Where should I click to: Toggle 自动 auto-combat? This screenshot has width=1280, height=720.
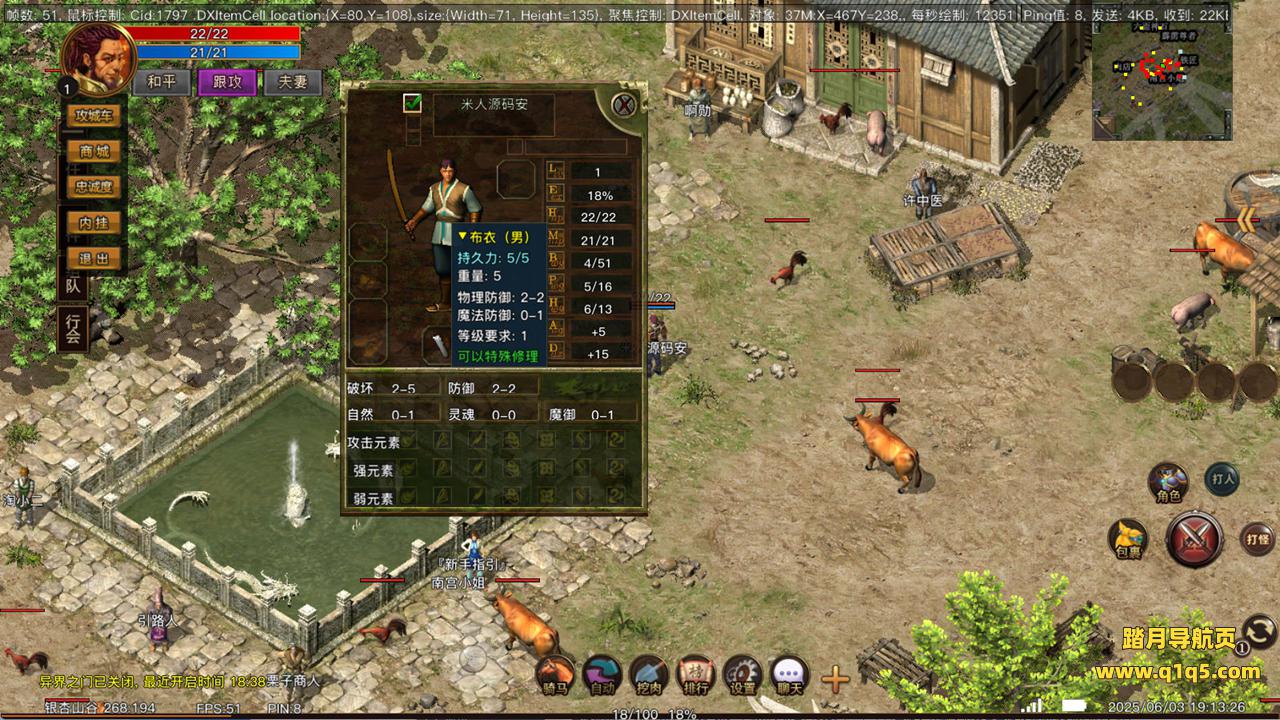click(x=602, y=676)
